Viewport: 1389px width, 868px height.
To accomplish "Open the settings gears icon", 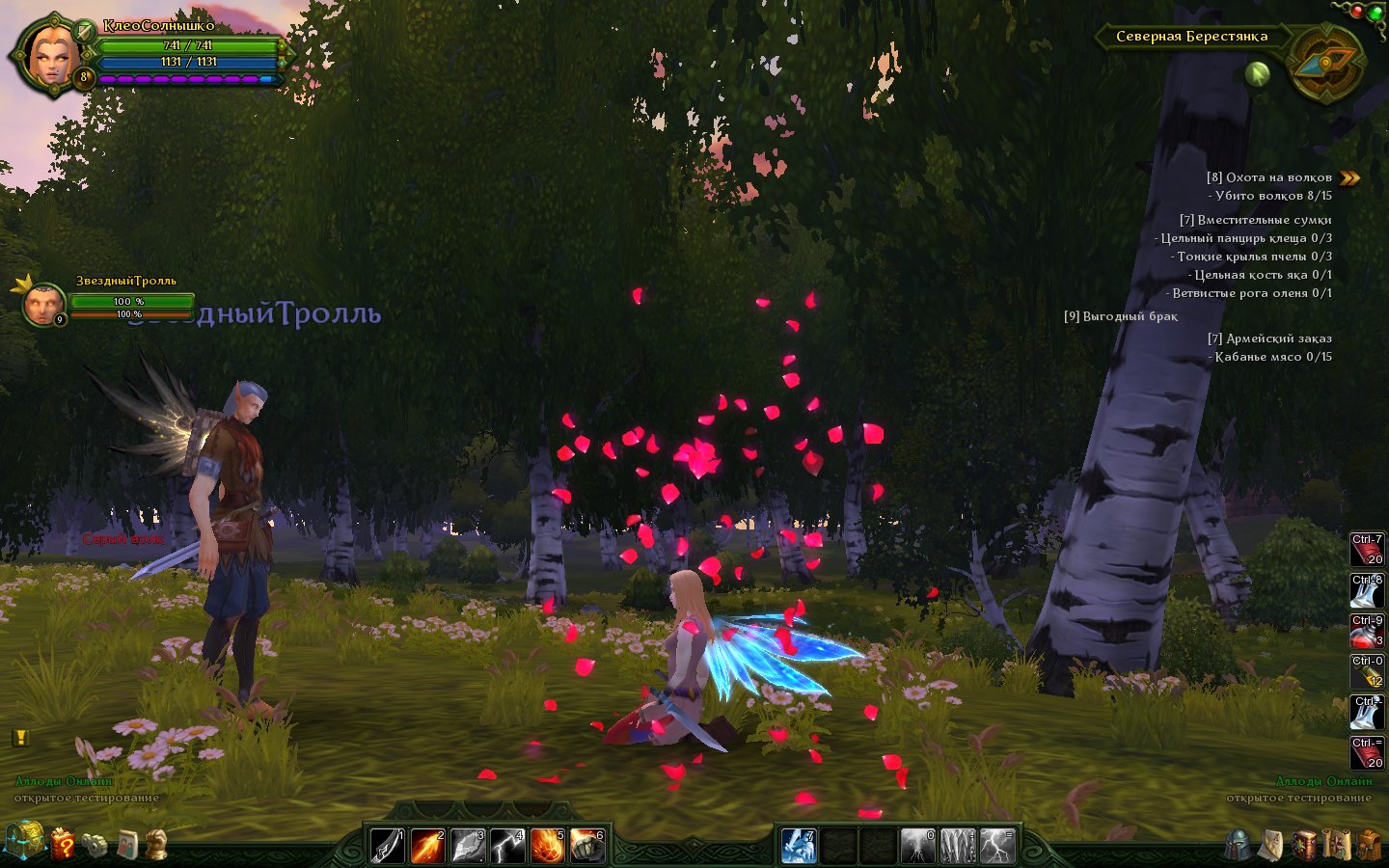I will [x=95, y=845].
